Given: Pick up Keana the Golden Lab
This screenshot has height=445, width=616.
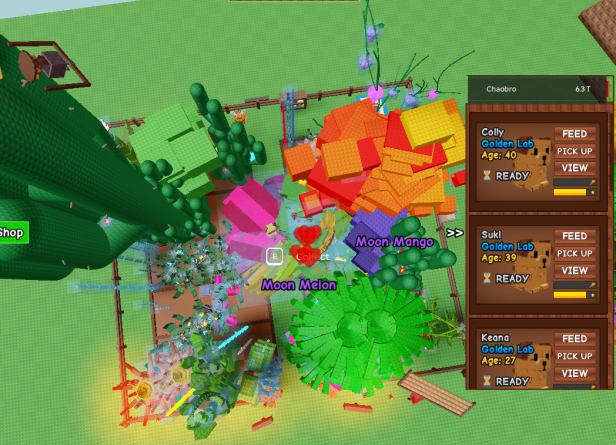Looking at the screenshot, I should coord(574,357).
